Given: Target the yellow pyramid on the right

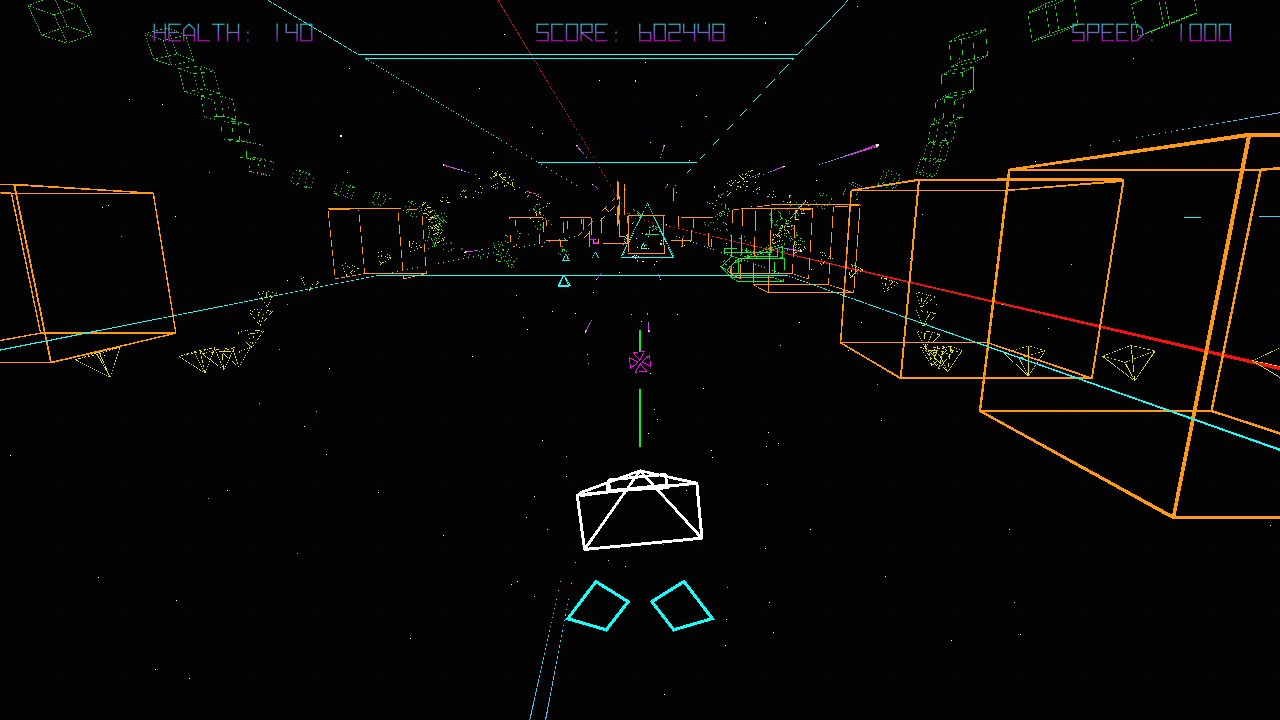Looking at the screenshot, I should [1130, 360].
